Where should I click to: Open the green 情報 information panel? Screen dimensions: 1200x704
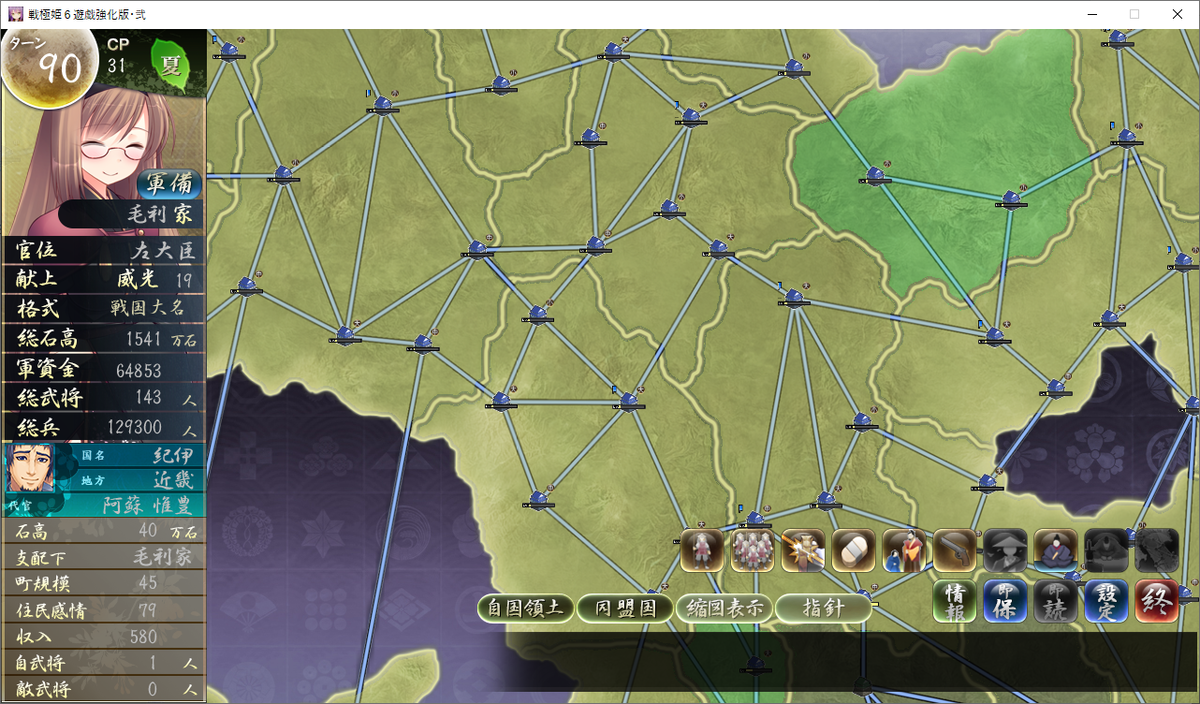pyautogui.click(x=955, y=603)
